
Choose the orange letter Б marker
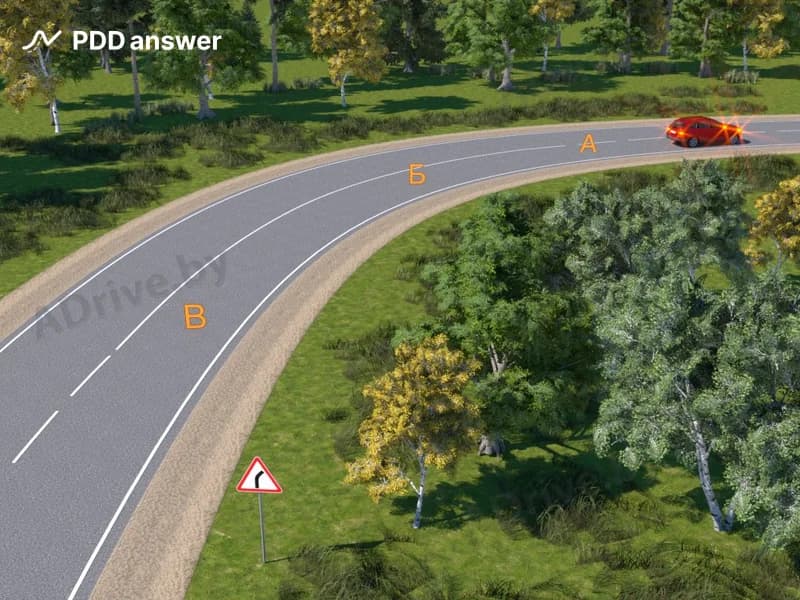(x=417, y=175)
